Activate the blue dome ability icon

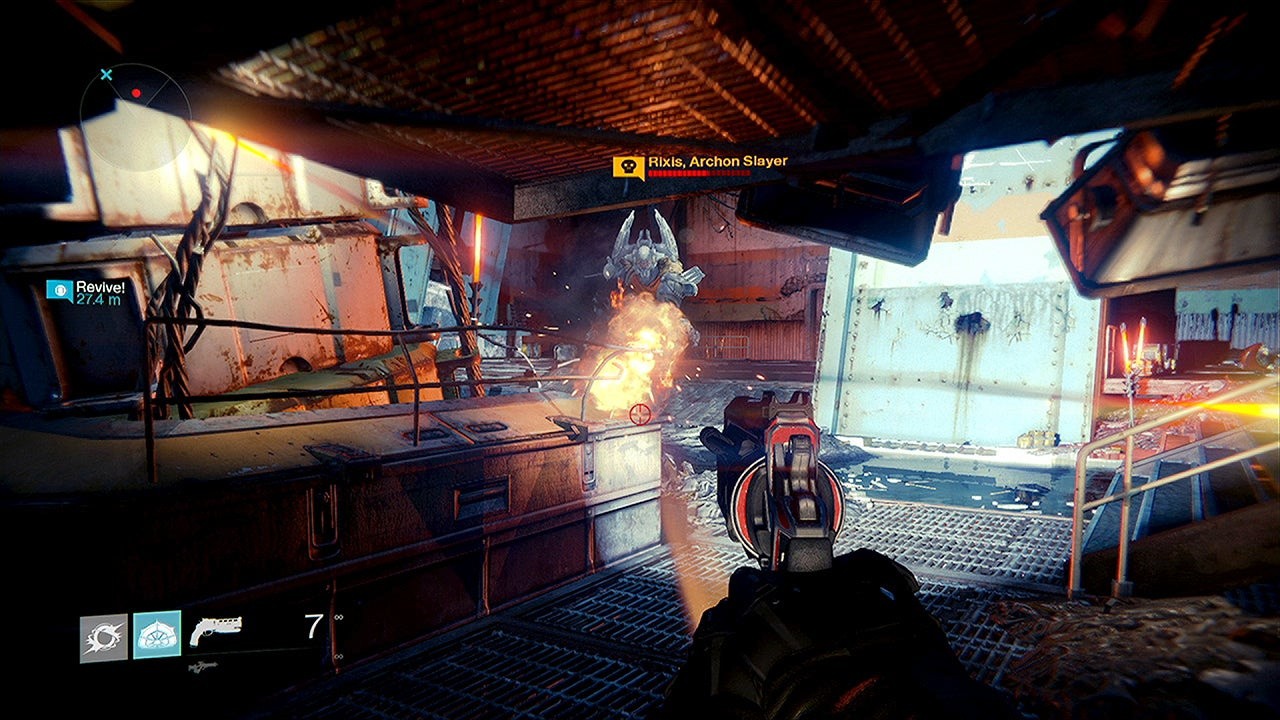[x=157, y=635]
